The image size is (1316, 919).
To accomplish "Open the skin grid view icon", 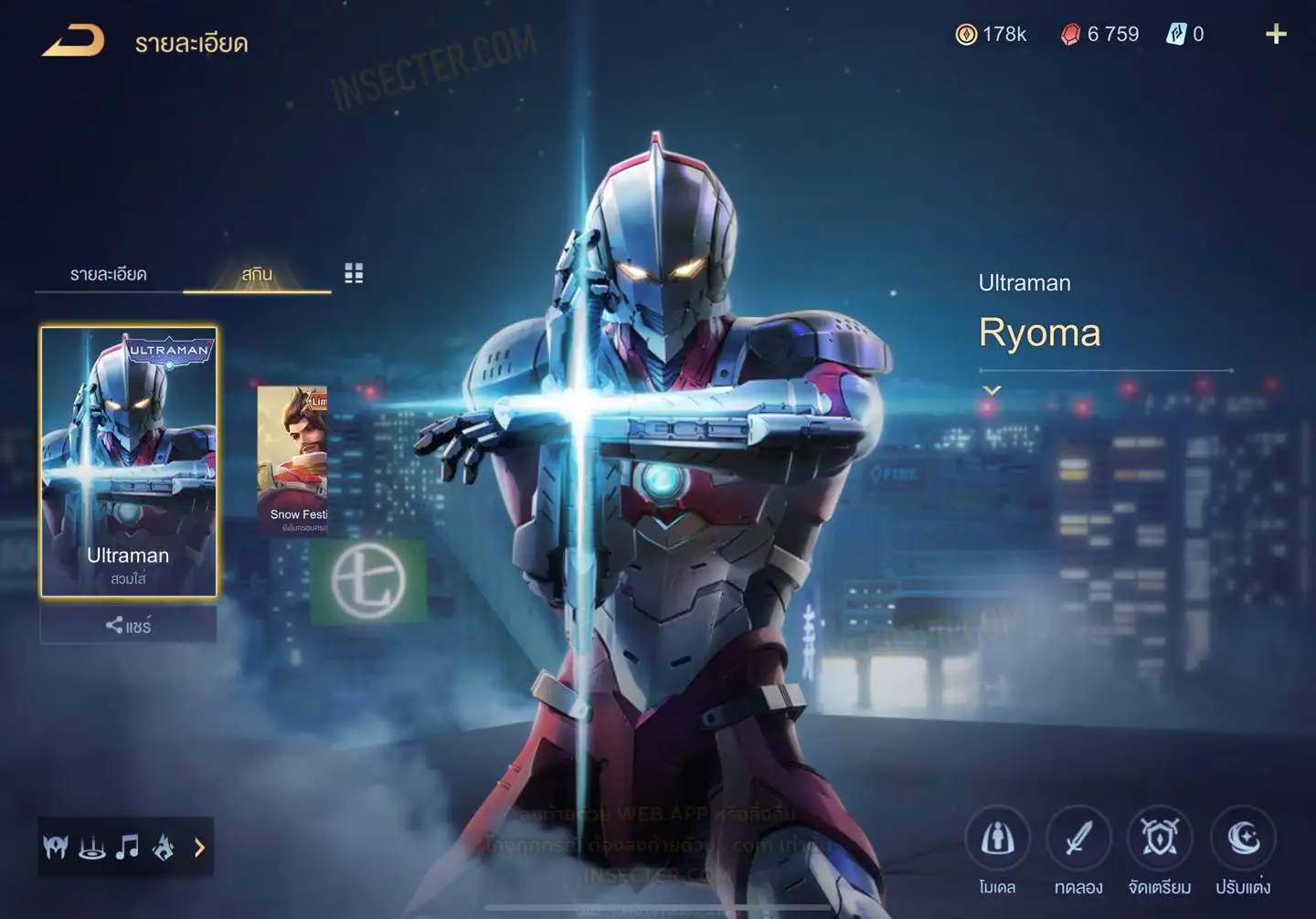I will [x=354, y=273].
